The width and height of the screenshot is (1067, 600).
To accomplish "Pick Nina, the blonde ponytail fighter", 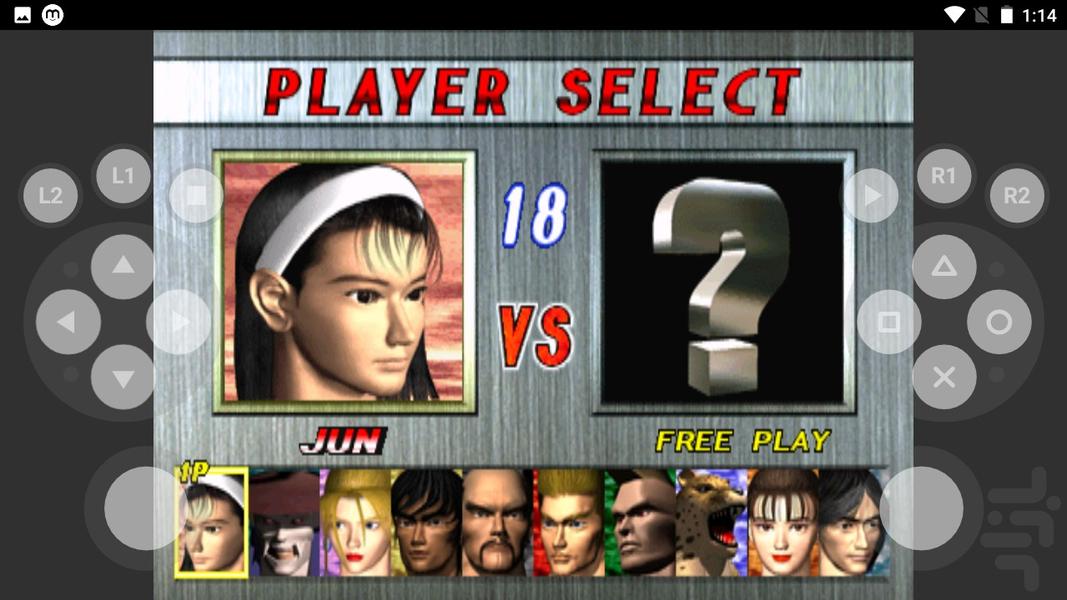I will coord(355,523).
